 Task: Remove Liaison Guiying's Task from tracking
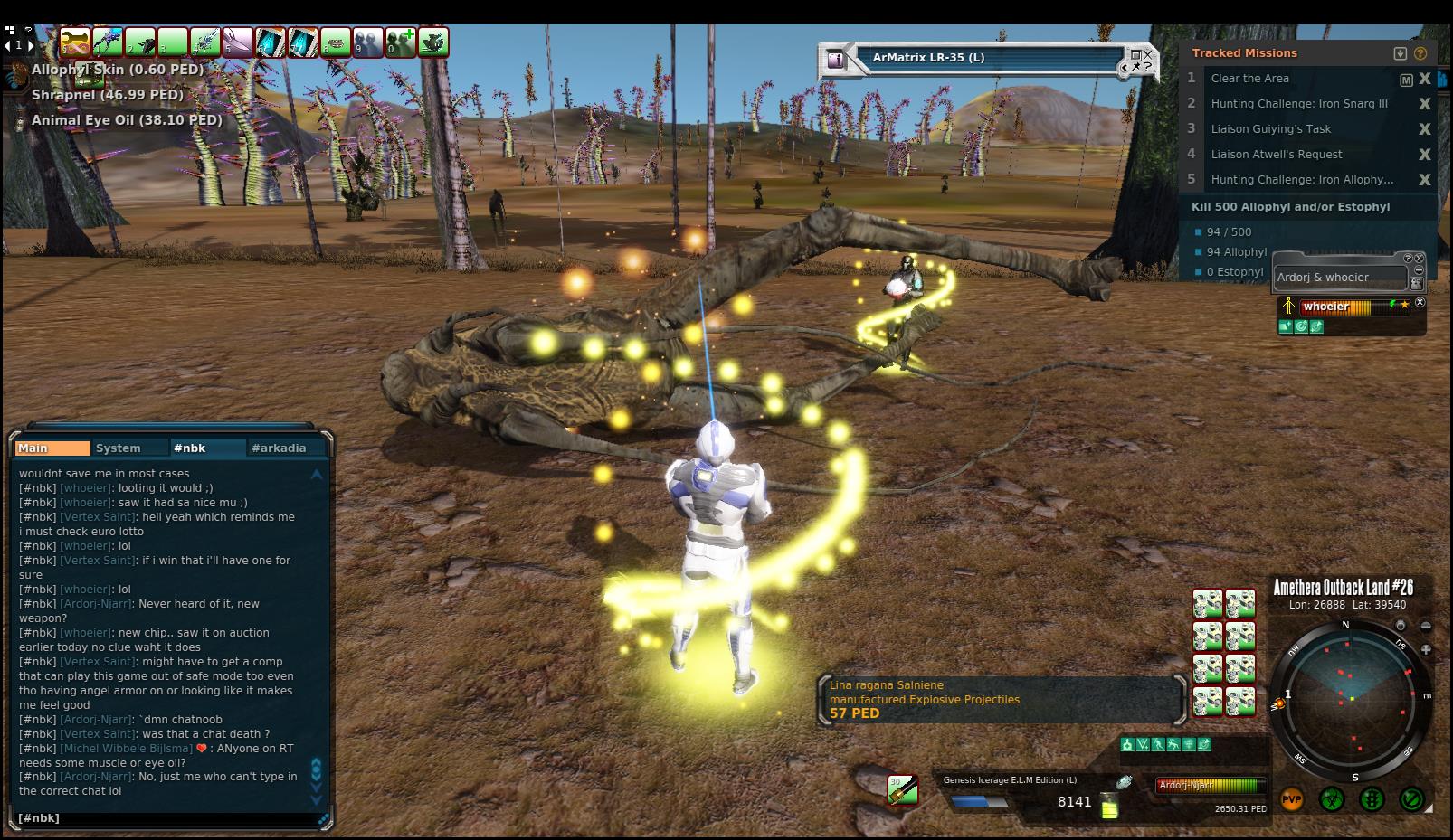click(1425, 129)
